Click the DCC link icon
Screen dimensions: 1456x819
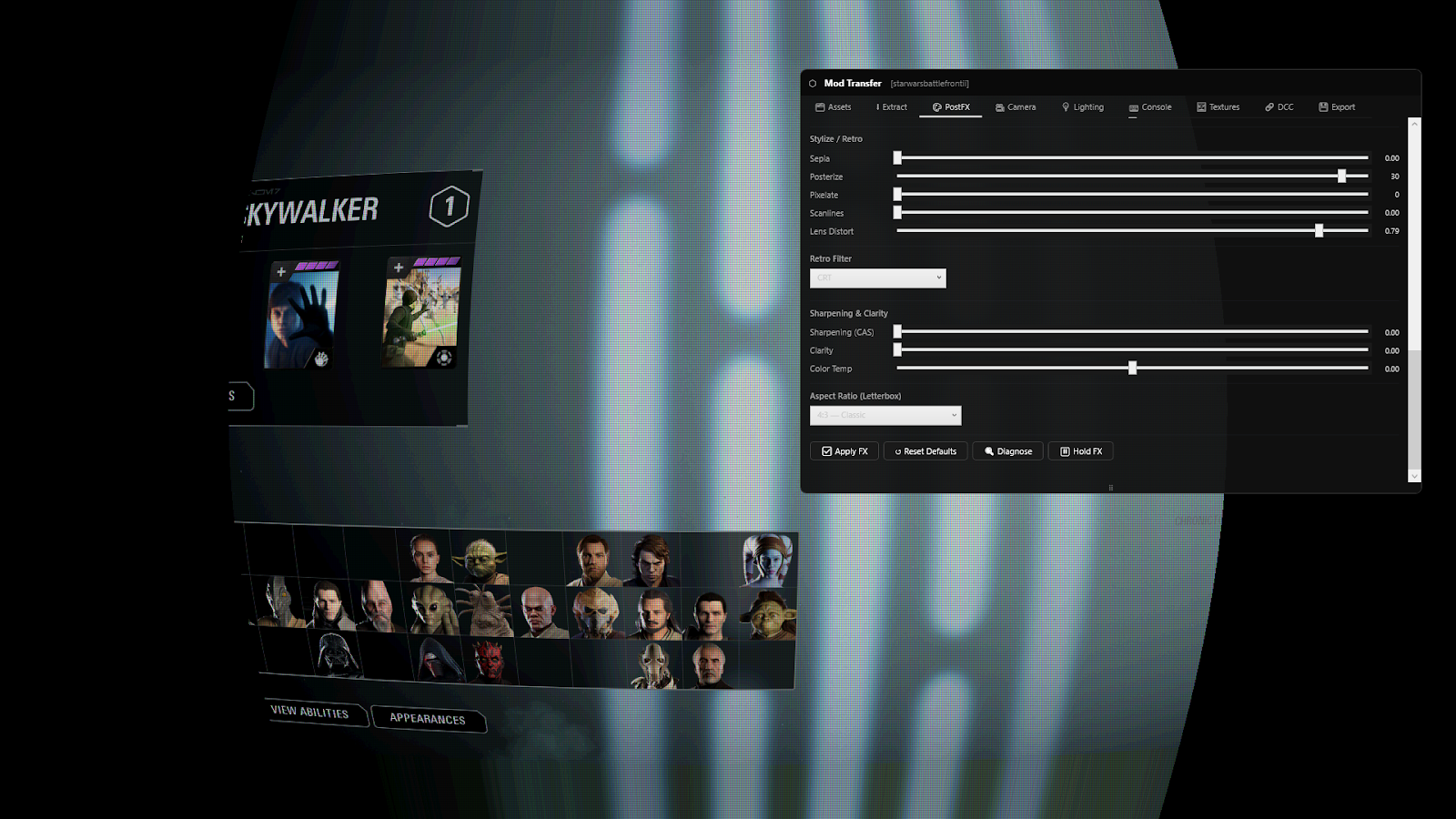click(1268, 106)
